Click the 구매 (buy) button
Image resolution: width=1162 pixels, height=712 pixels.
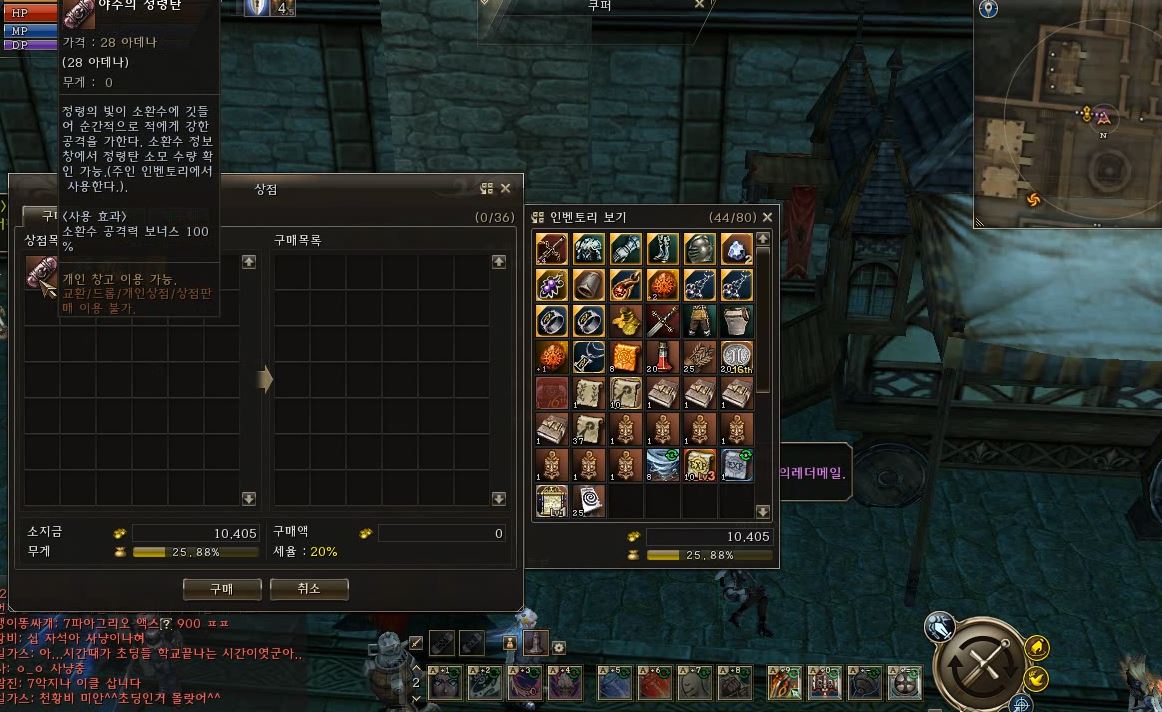221,589
